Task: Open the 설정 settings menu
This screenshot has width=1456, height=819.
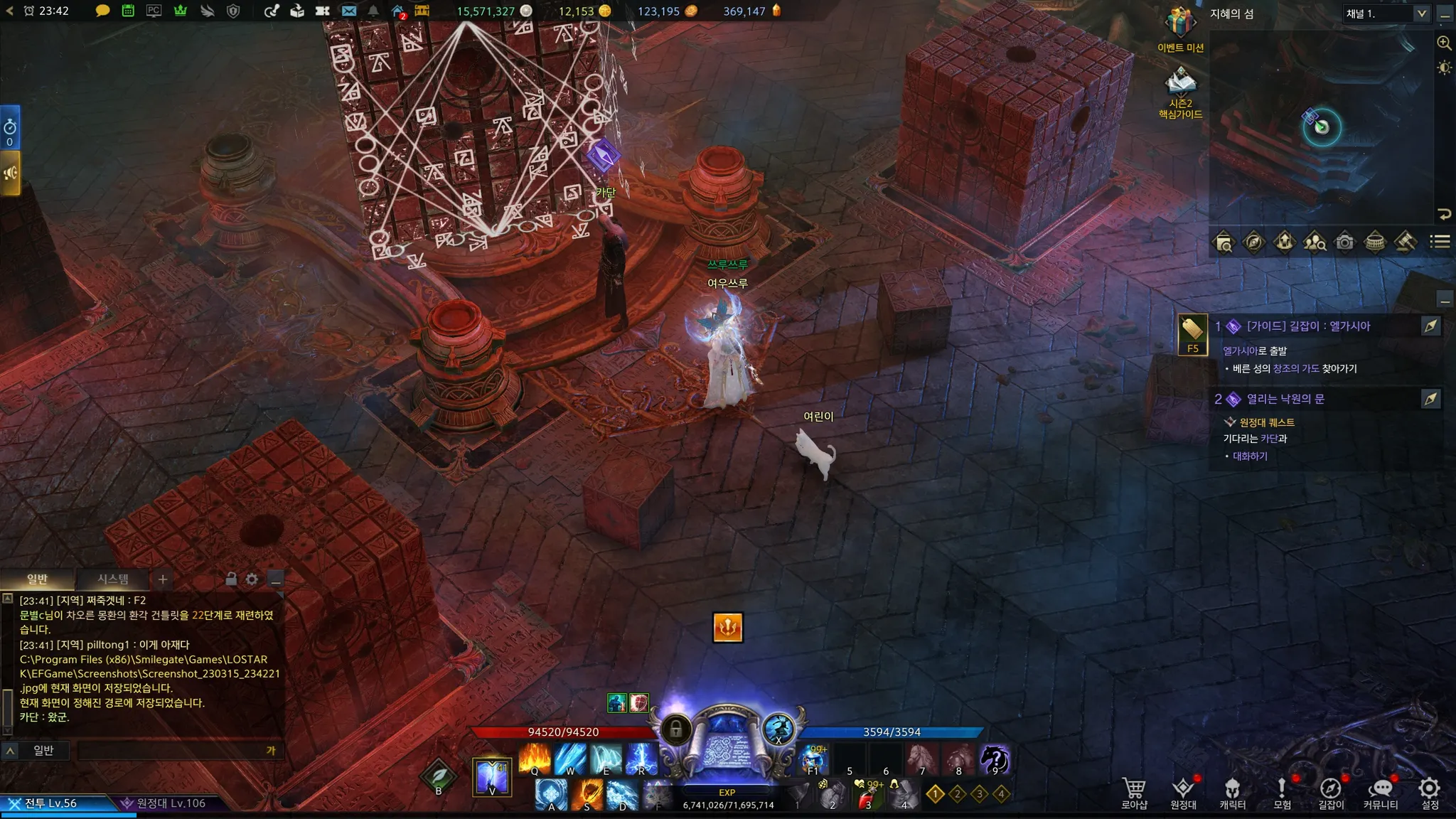Action: coord(1429,792)
